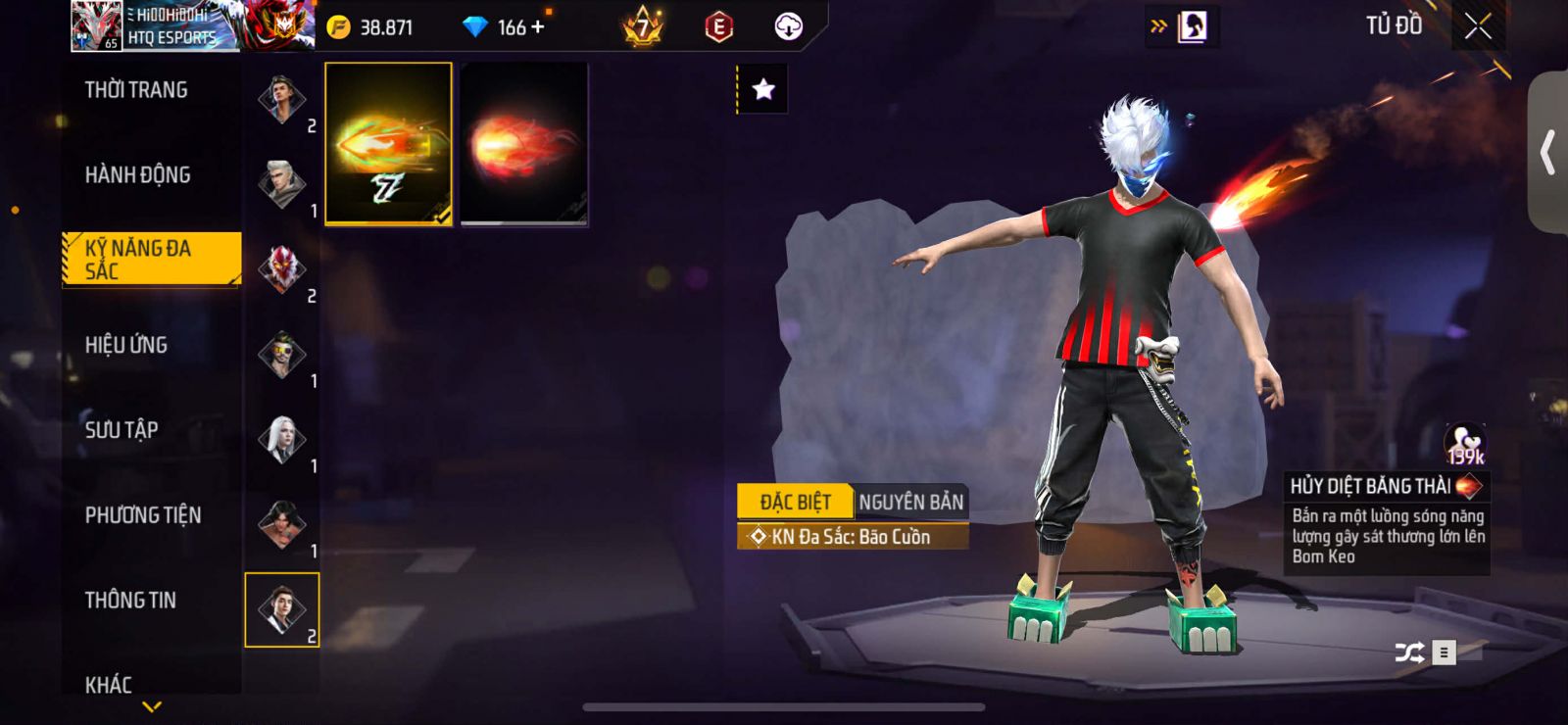Select the Hiệu Ứng category
This screenshot has height=725, width=1568.
pyautogui.click(x=126, y=345)
